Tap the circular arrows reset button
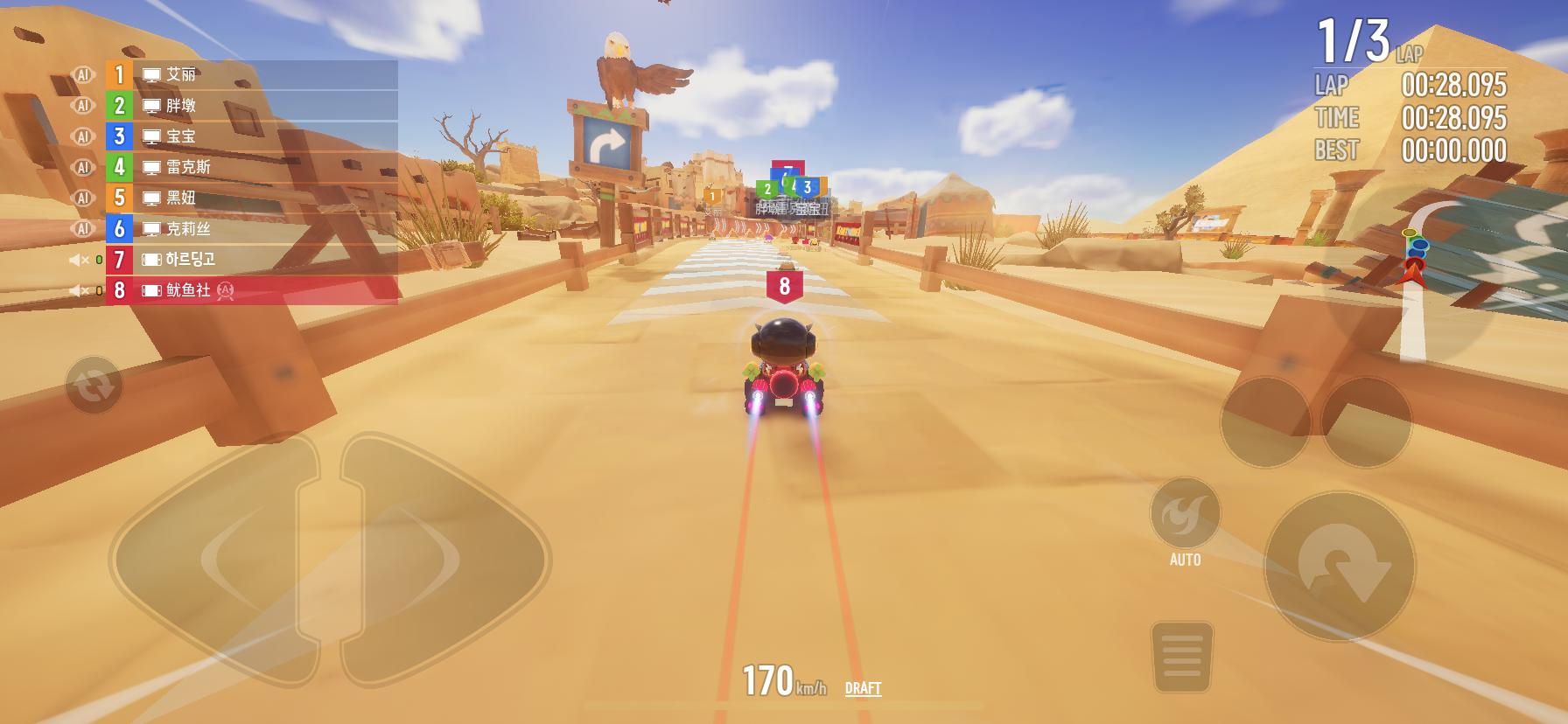1568x724 pixels. [94, 385]
